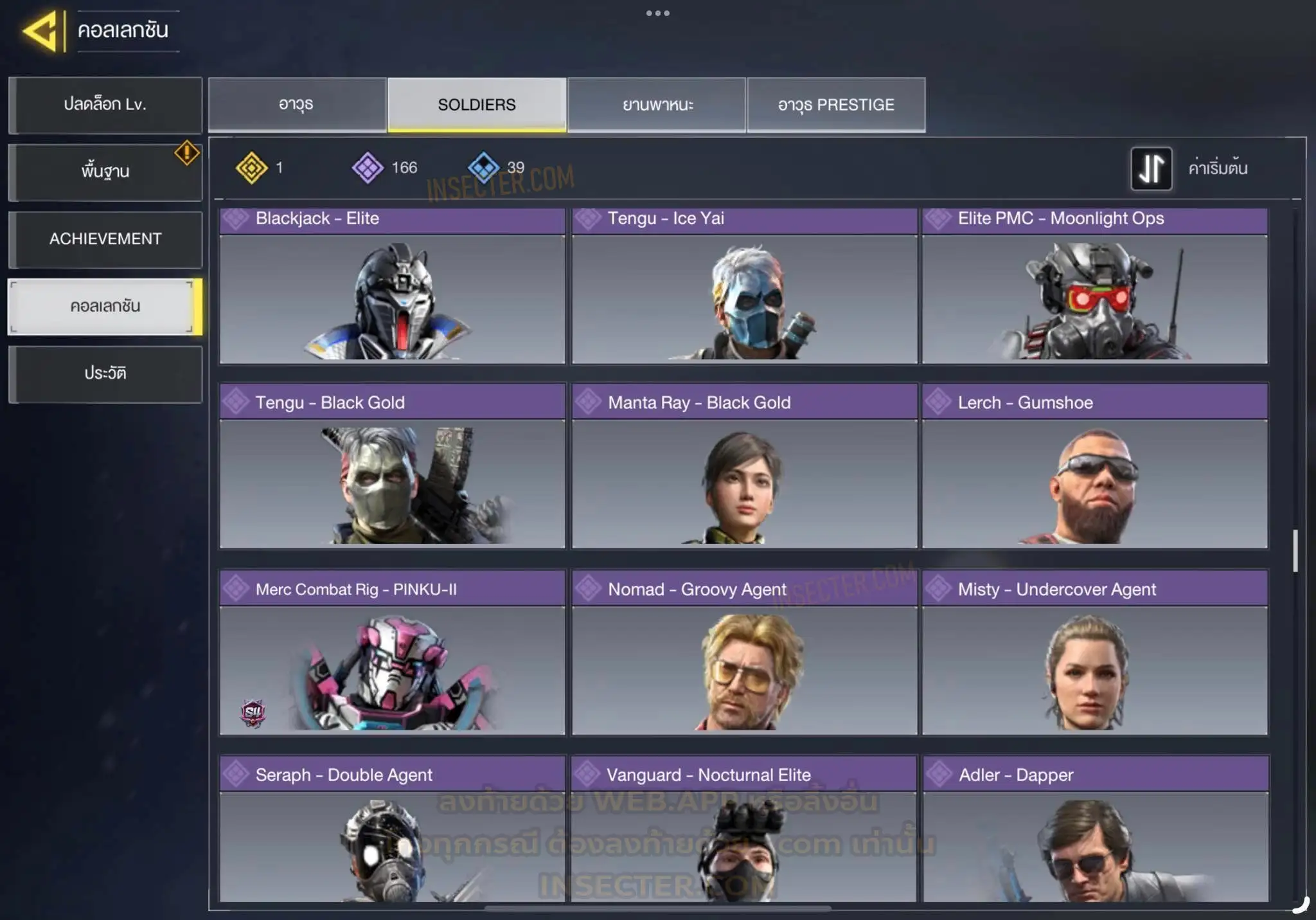Select the พื้นฐาน menu entry
The height and width of the screenshot is (920, 1316).
105,172
